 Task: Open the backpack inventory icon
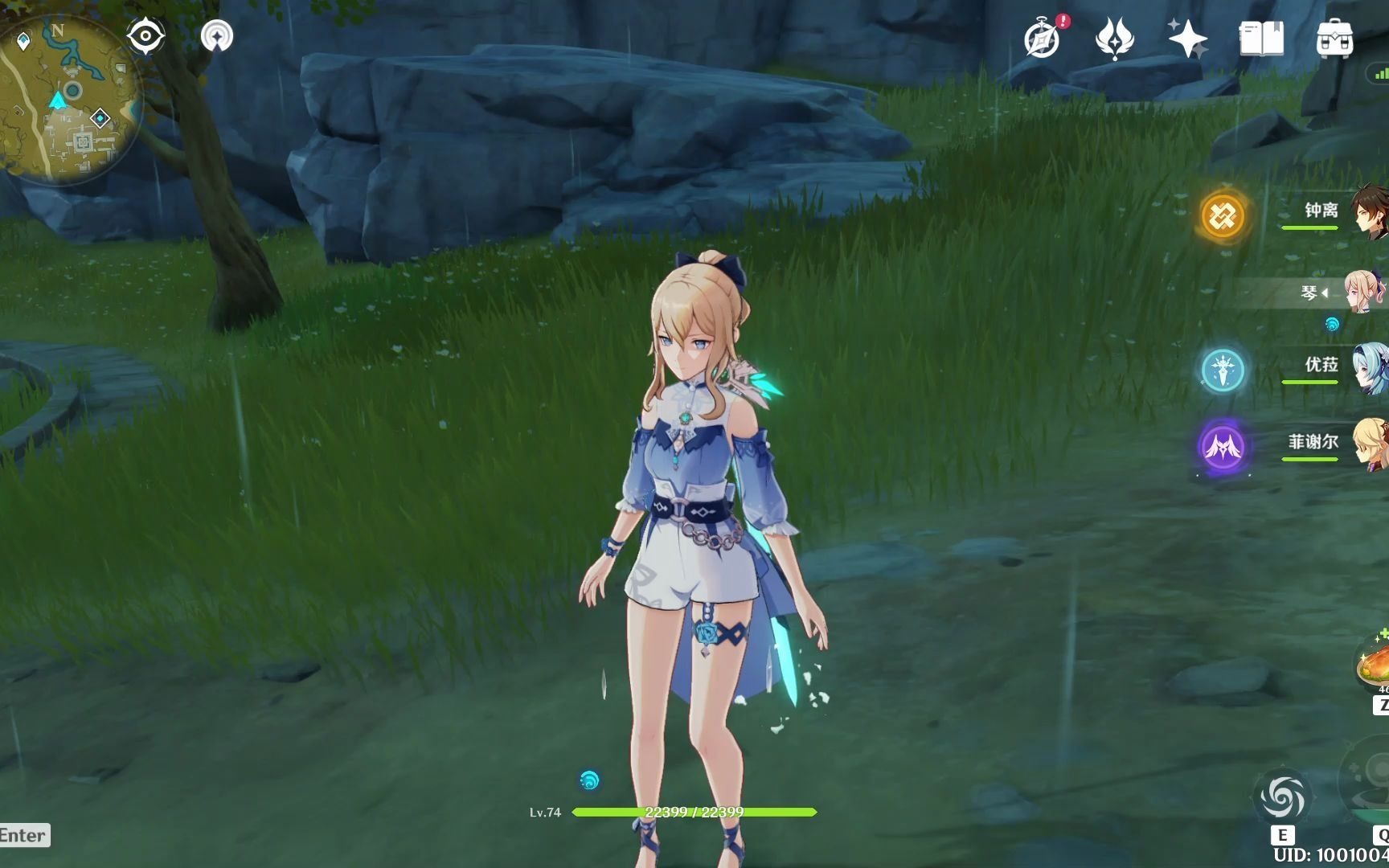(x=1334, y=39)
